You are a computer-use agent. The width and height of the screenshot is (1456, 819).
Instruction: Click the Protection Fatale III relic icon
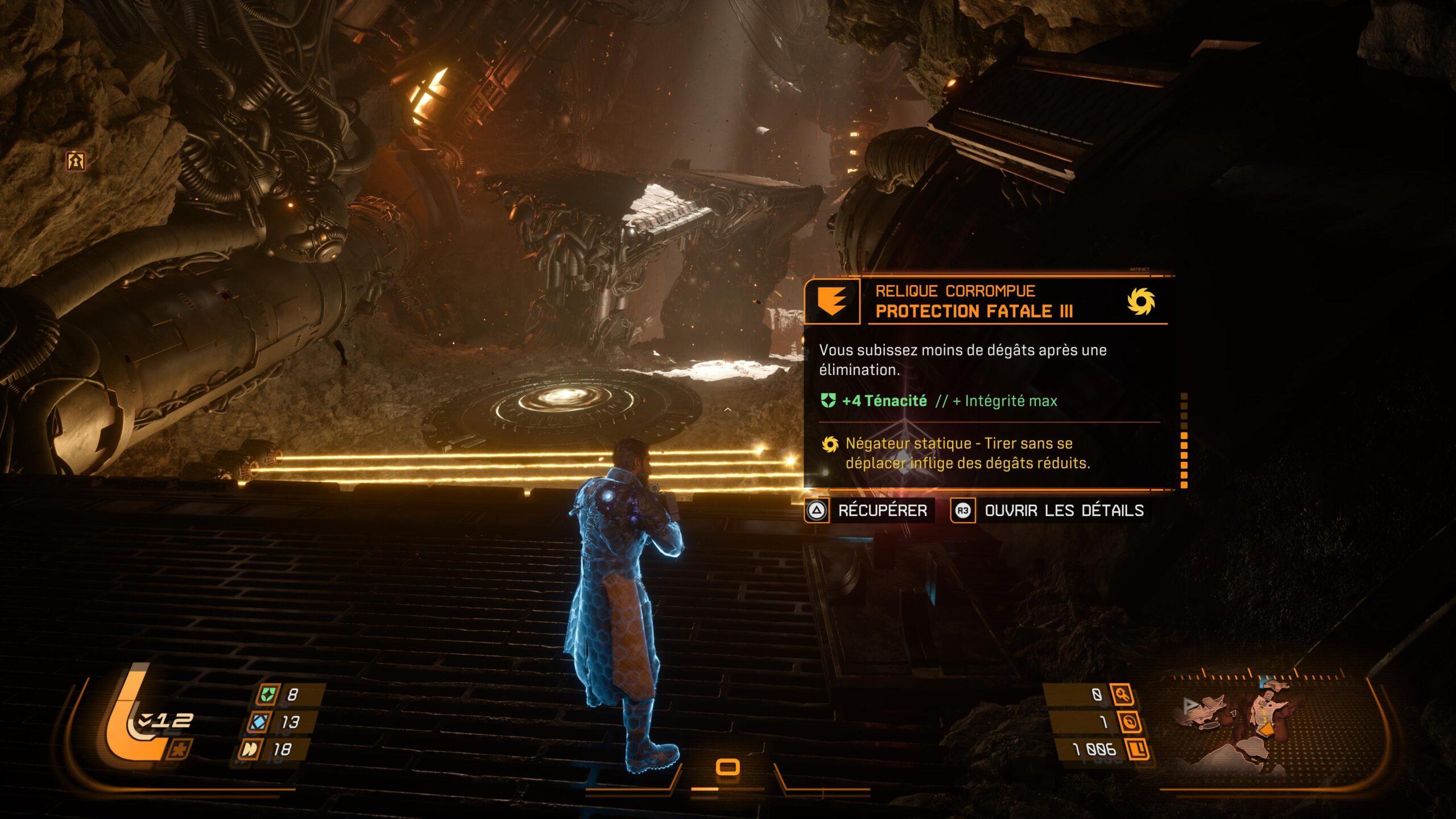(x=832, y=301)
